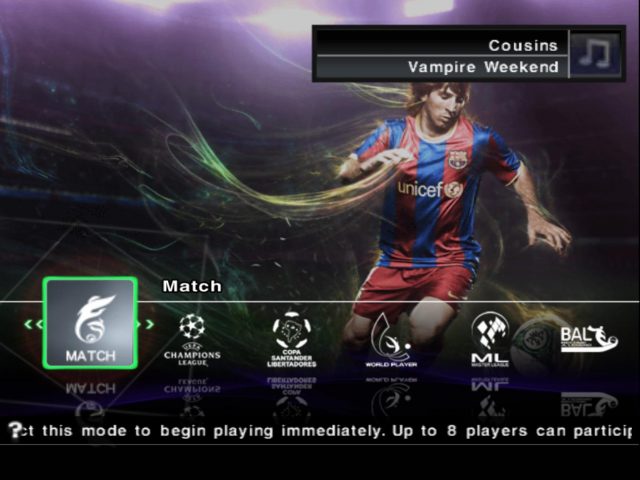Open the UEFA Champions League mode
The image size is (640, 480).
(x=191, y=339)
